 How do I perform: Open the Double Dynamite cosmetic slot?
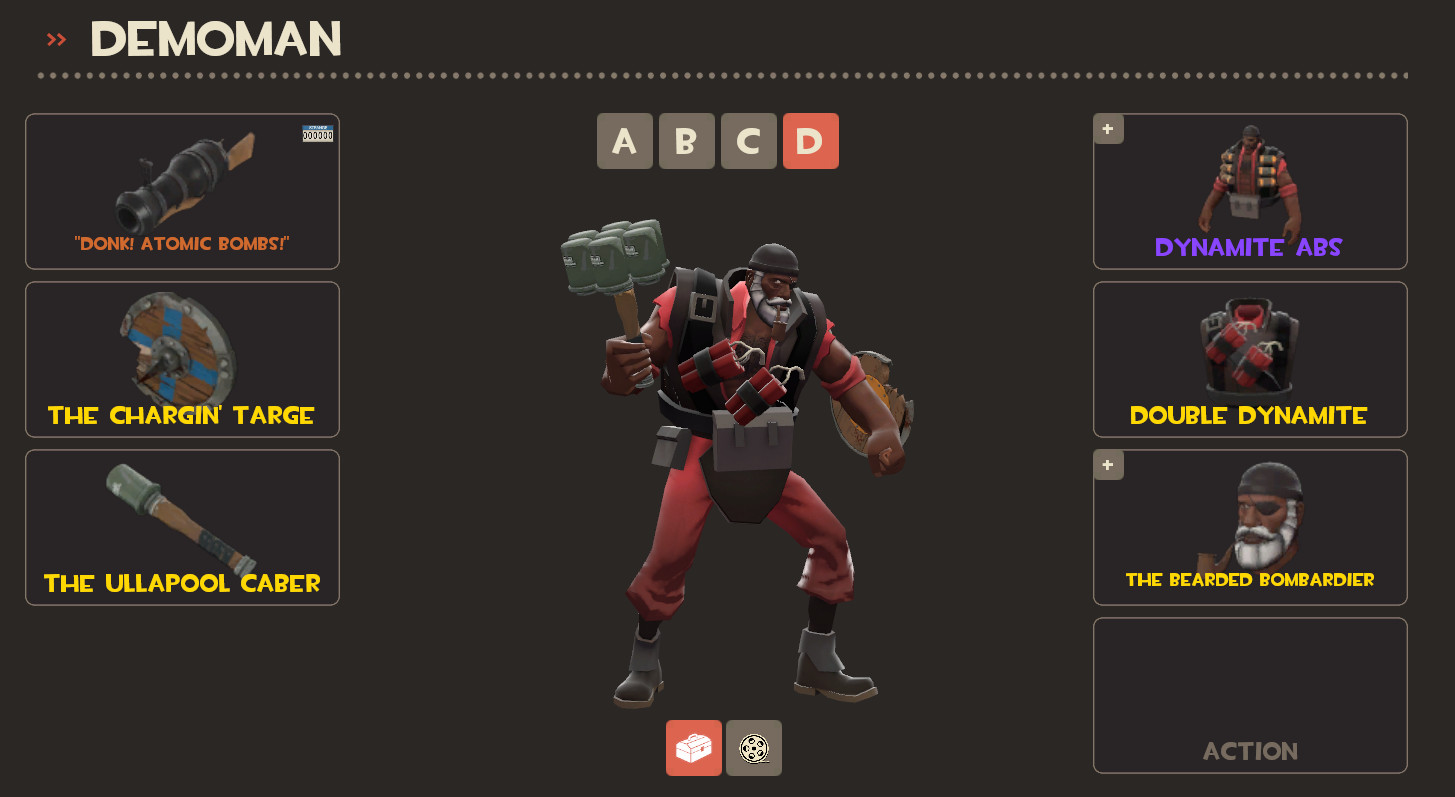point(1249,359)
